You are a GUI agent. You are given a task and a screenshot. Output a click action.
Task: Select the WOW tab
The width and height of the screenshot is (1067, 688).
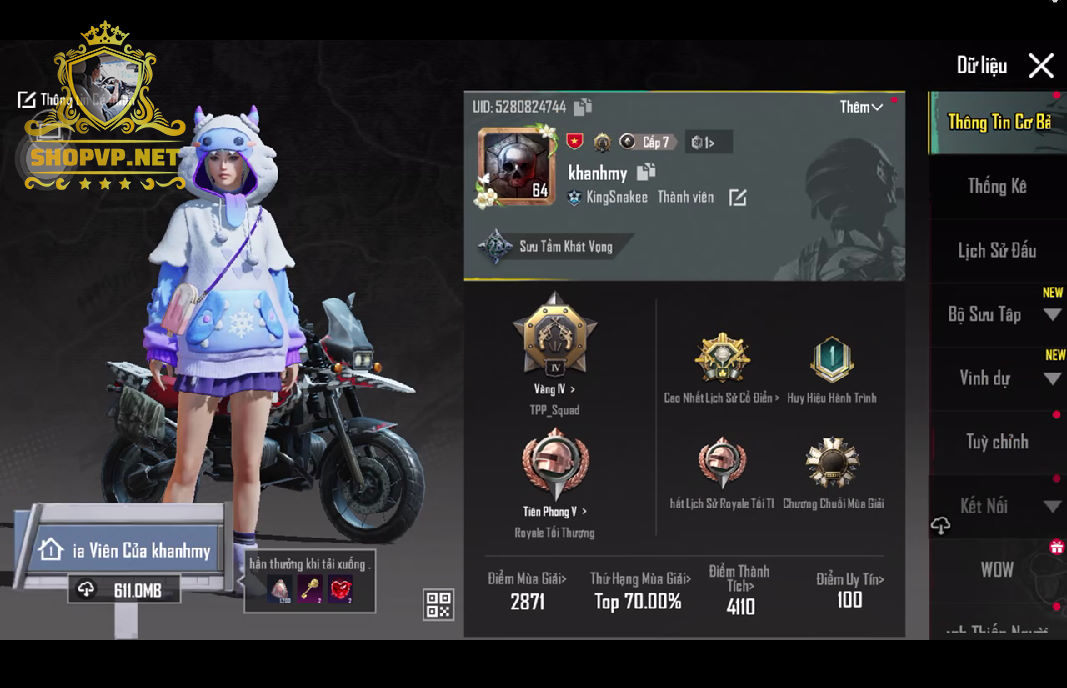tap(997, 570)
